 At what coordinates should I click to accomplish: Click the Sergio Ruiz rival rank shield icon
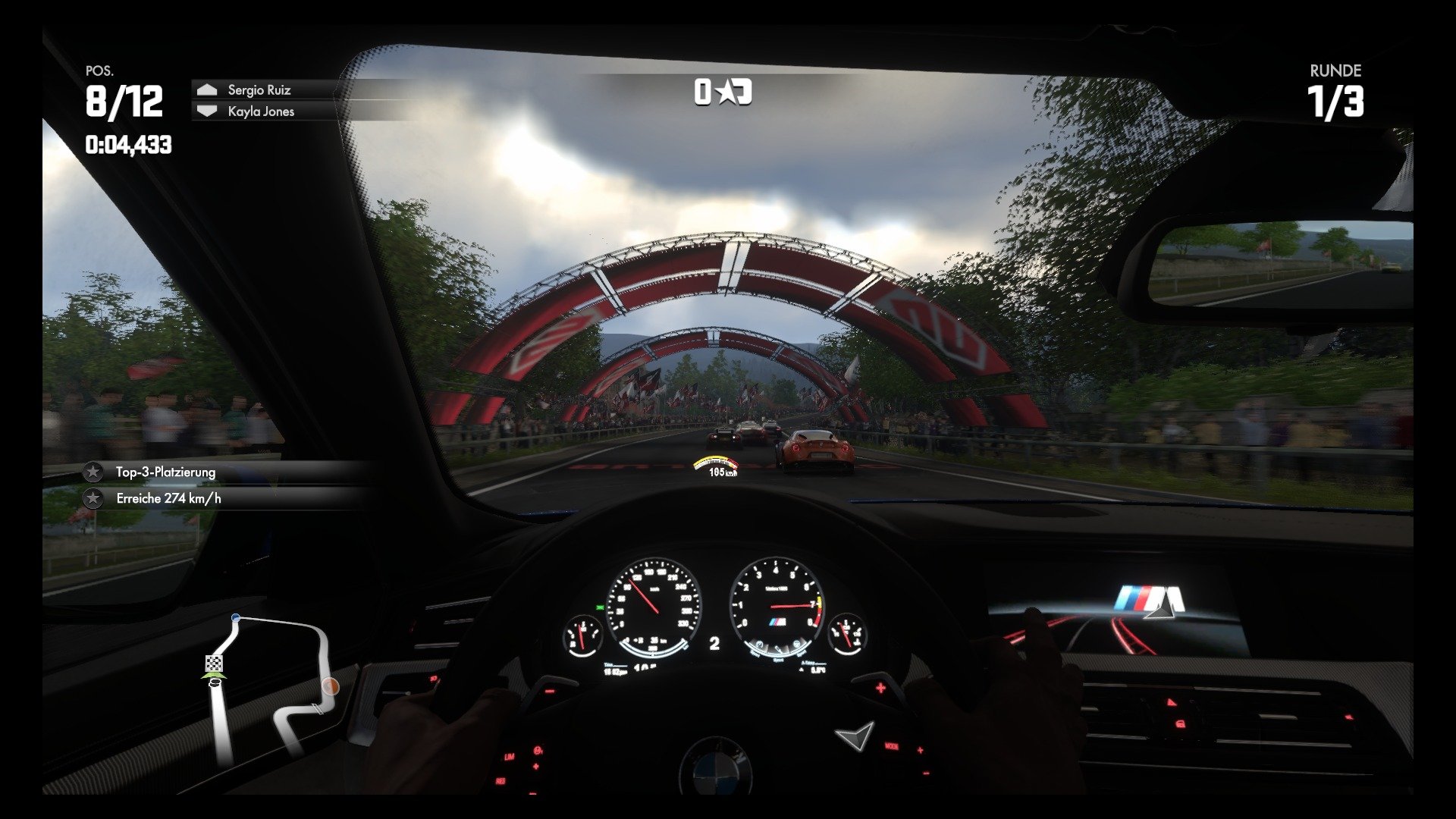(x=206, y=89)
